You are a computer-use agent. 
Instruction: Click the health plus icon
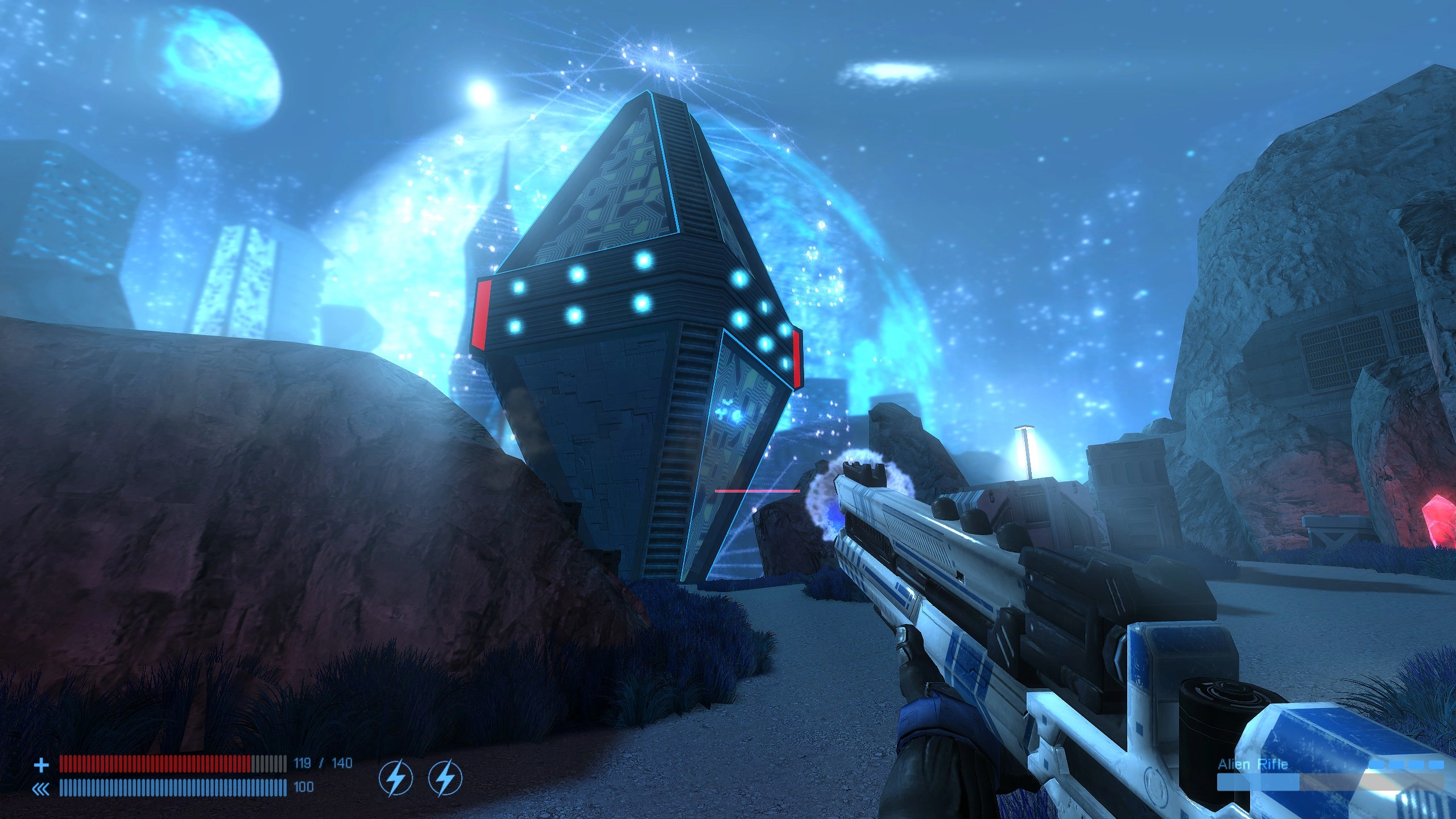point(41,765)
